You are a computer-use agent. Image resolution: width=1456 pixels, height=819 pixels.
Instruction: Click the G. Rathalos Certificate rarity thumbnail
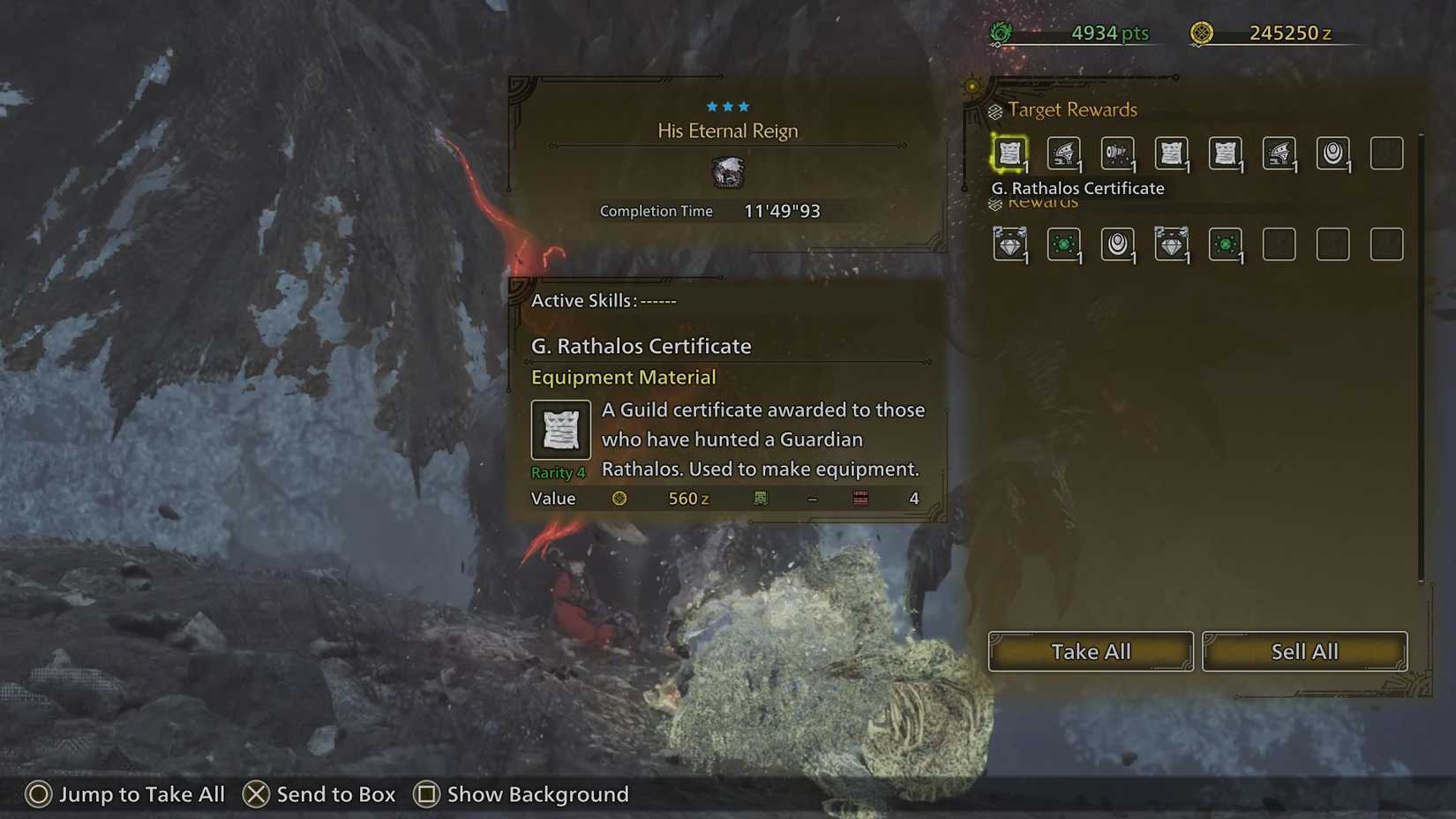click(x=560, y=430)
